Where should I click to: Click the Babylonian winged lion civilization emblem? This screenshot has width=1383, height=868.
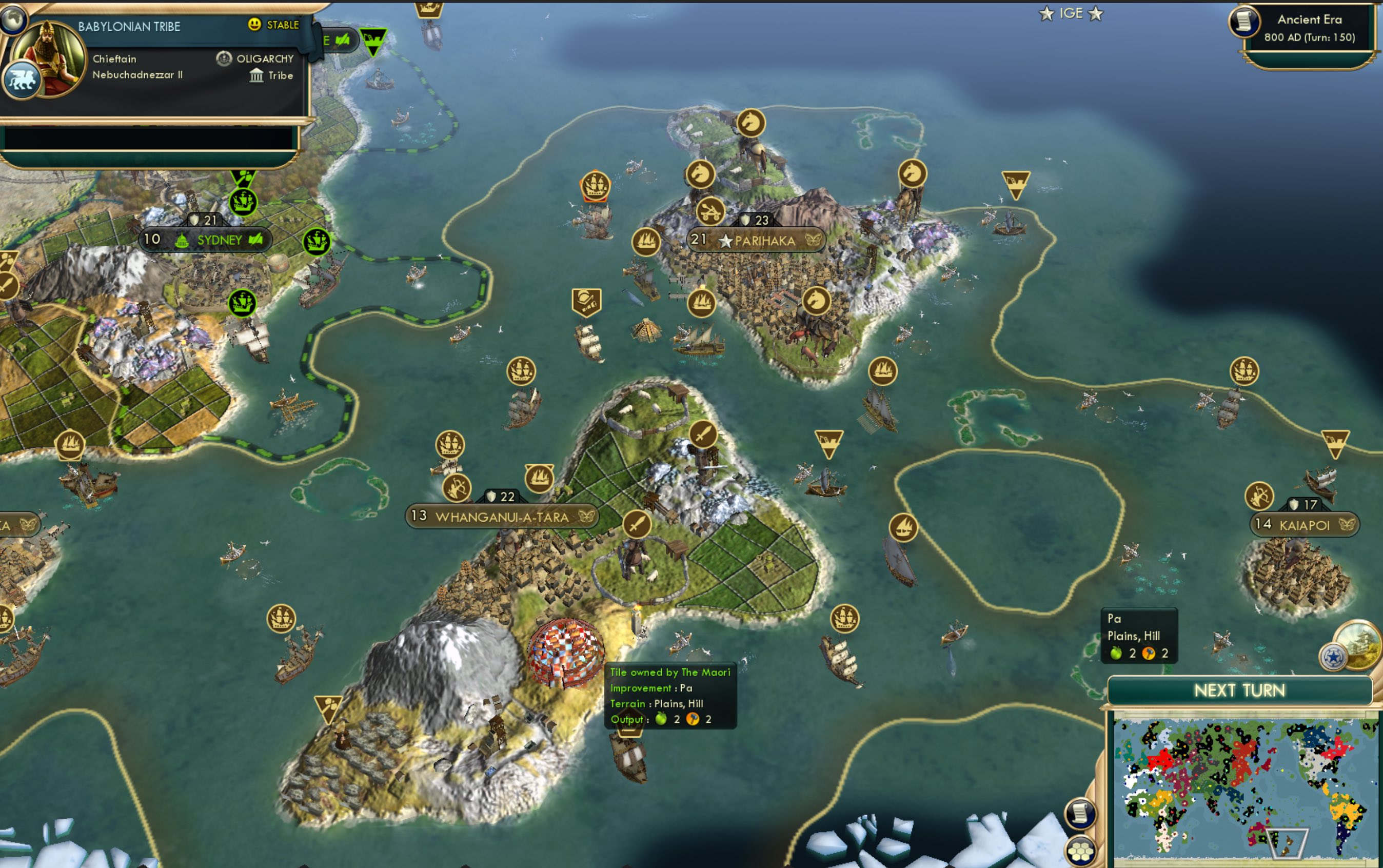point(21,81)
